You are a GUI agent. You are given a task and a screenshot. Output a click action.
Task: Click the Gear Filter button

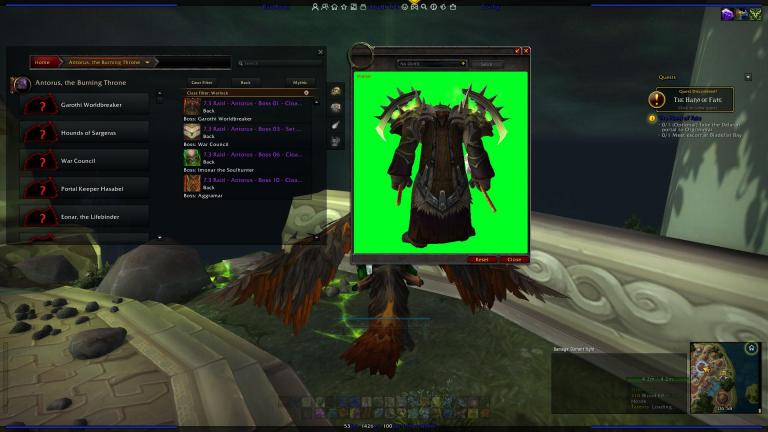click(x=203, y=82)
